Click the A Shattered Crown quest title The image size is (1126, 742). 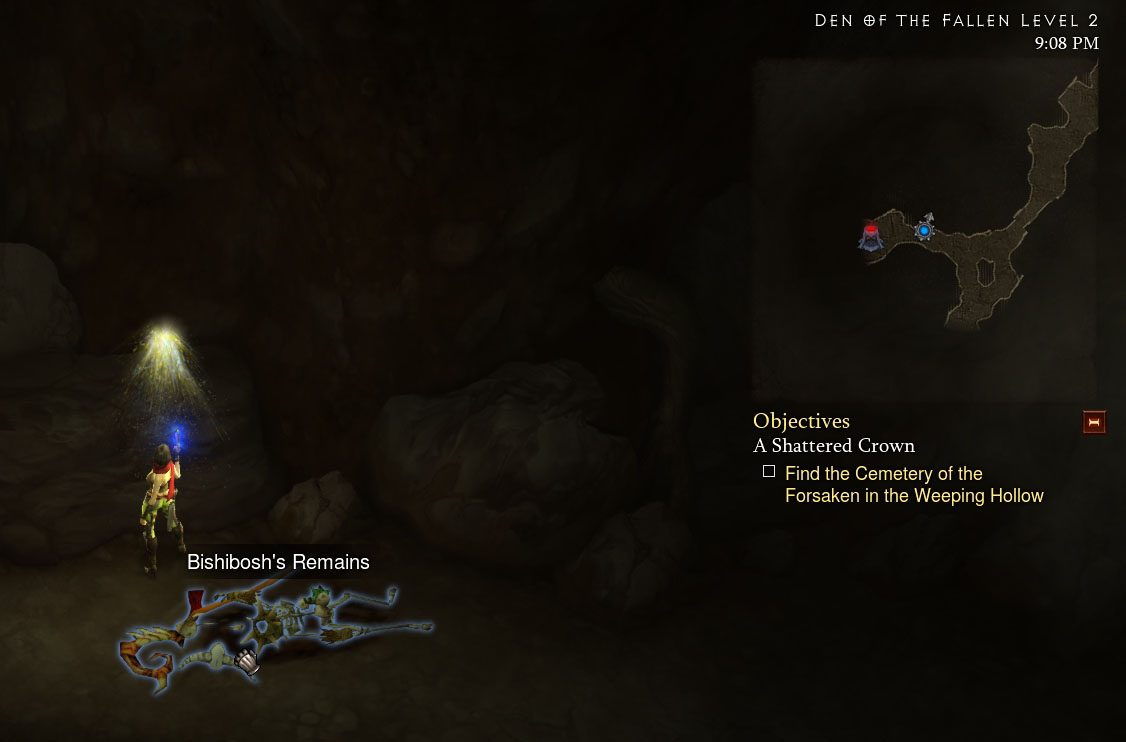click(833, 446)
